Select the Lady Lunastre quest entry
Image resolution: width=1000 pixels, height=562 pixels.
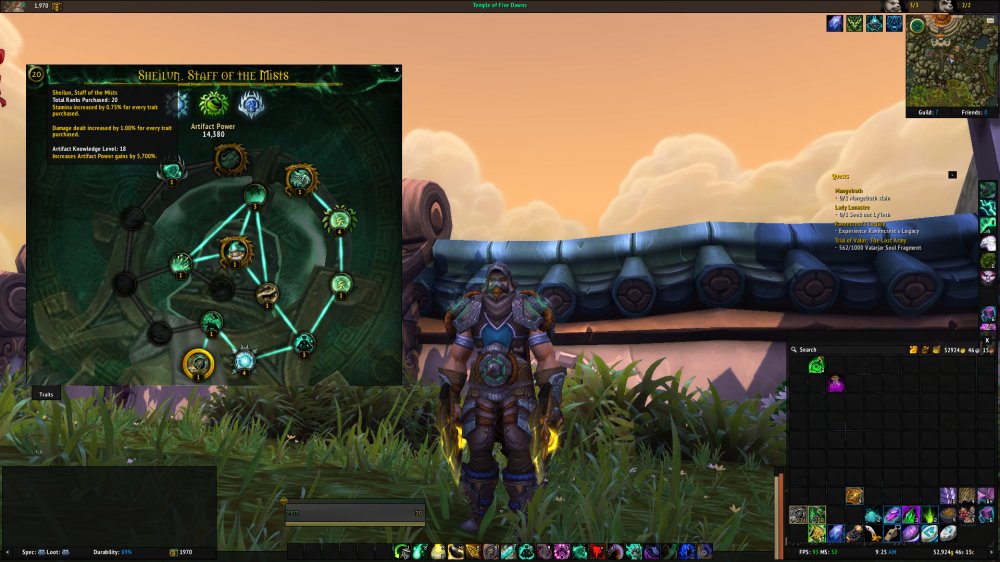(853, 207)
